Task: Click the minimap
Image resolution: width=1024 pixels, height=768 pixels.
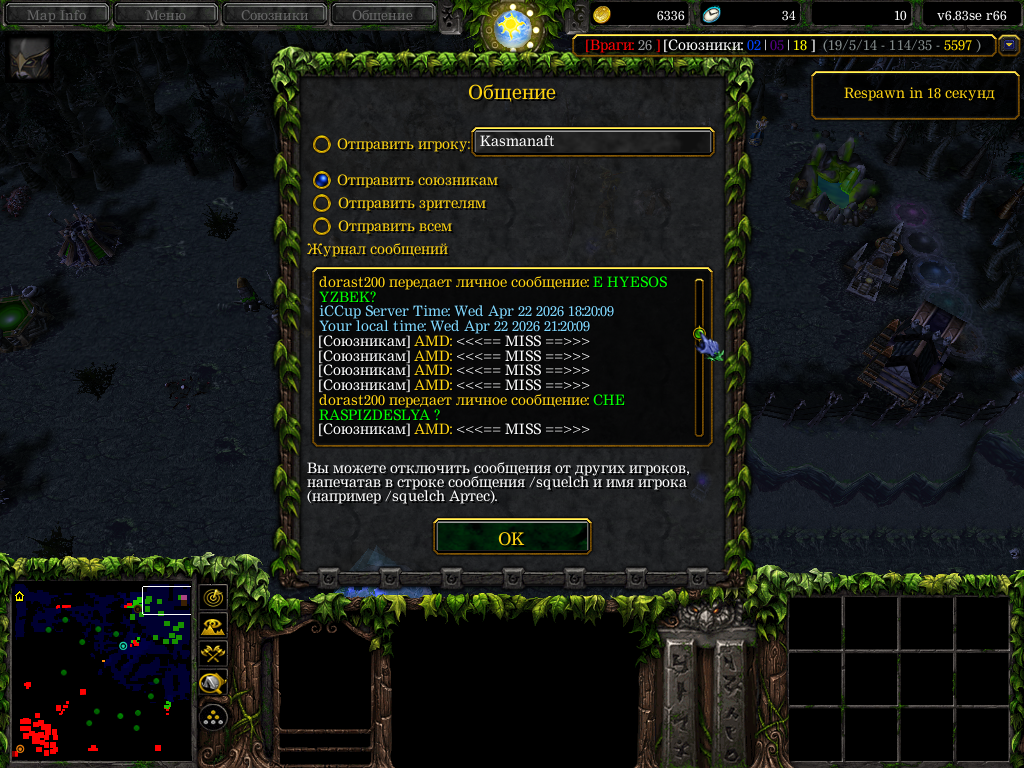Action: [x=101, y=671]
